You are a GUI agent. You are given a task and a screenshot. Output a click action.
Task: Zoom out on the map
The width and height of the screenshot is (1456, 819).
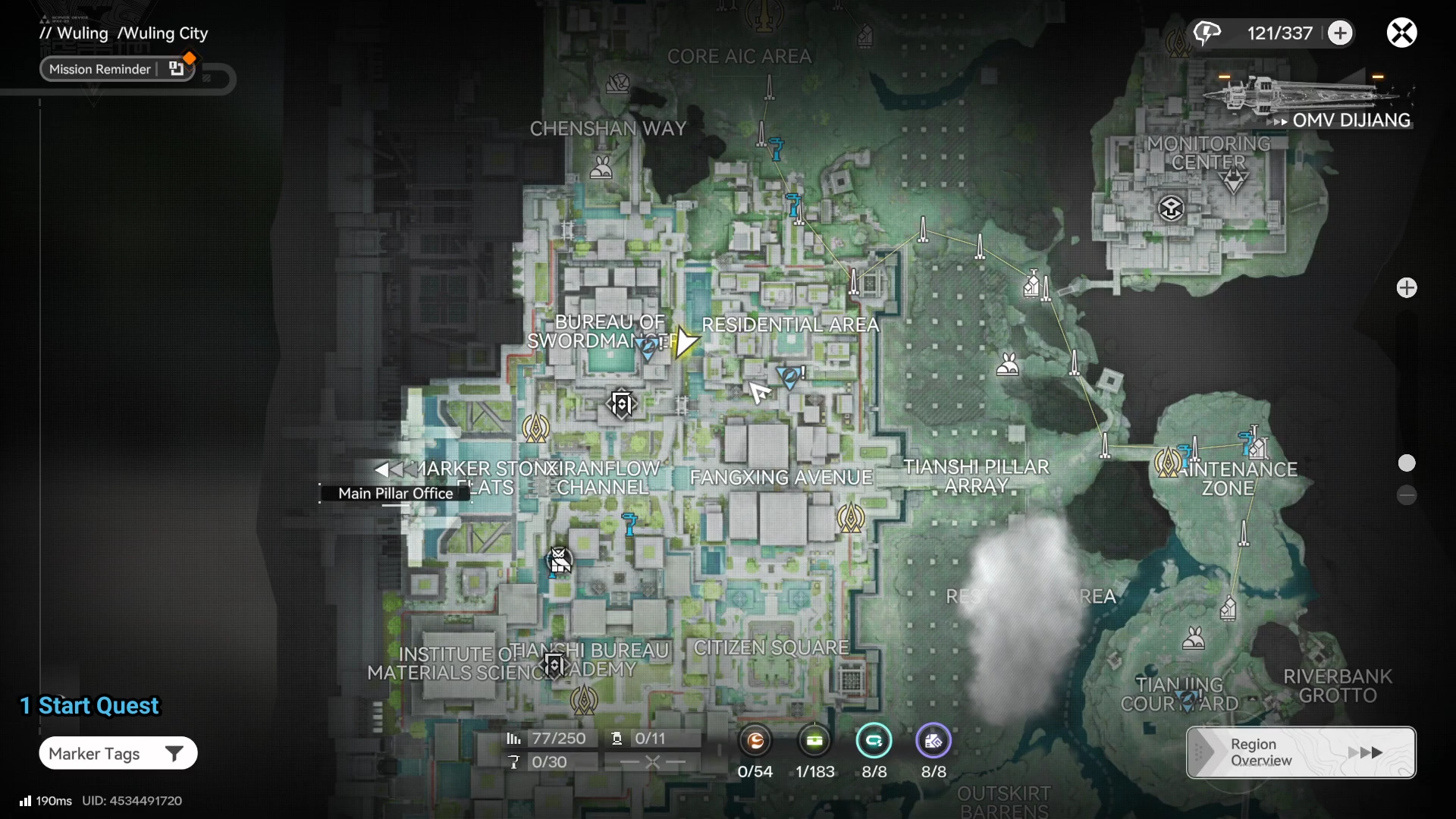coord(1407,495)
